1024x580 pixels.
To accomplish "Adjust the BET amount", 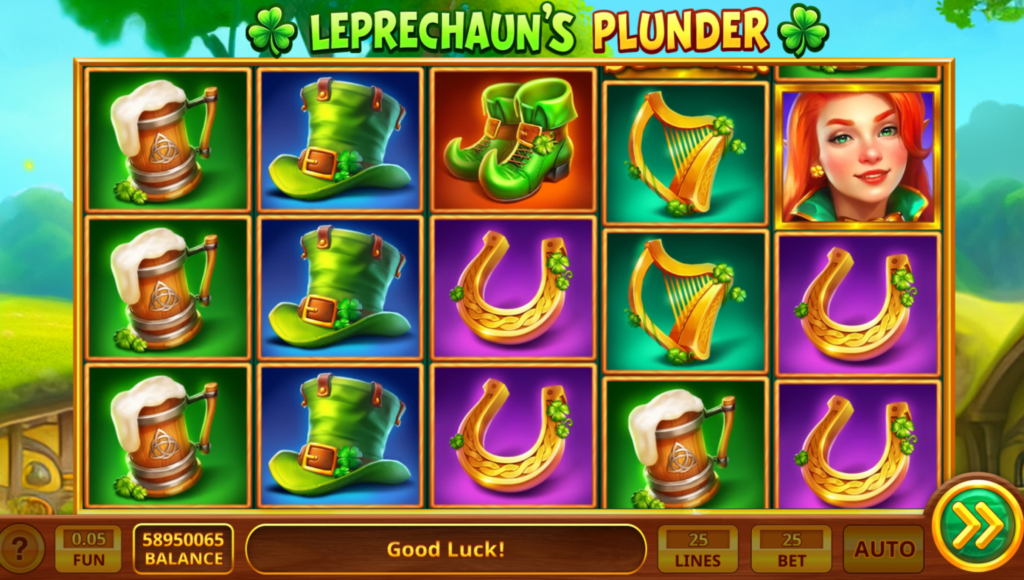I will pos(791,549).
